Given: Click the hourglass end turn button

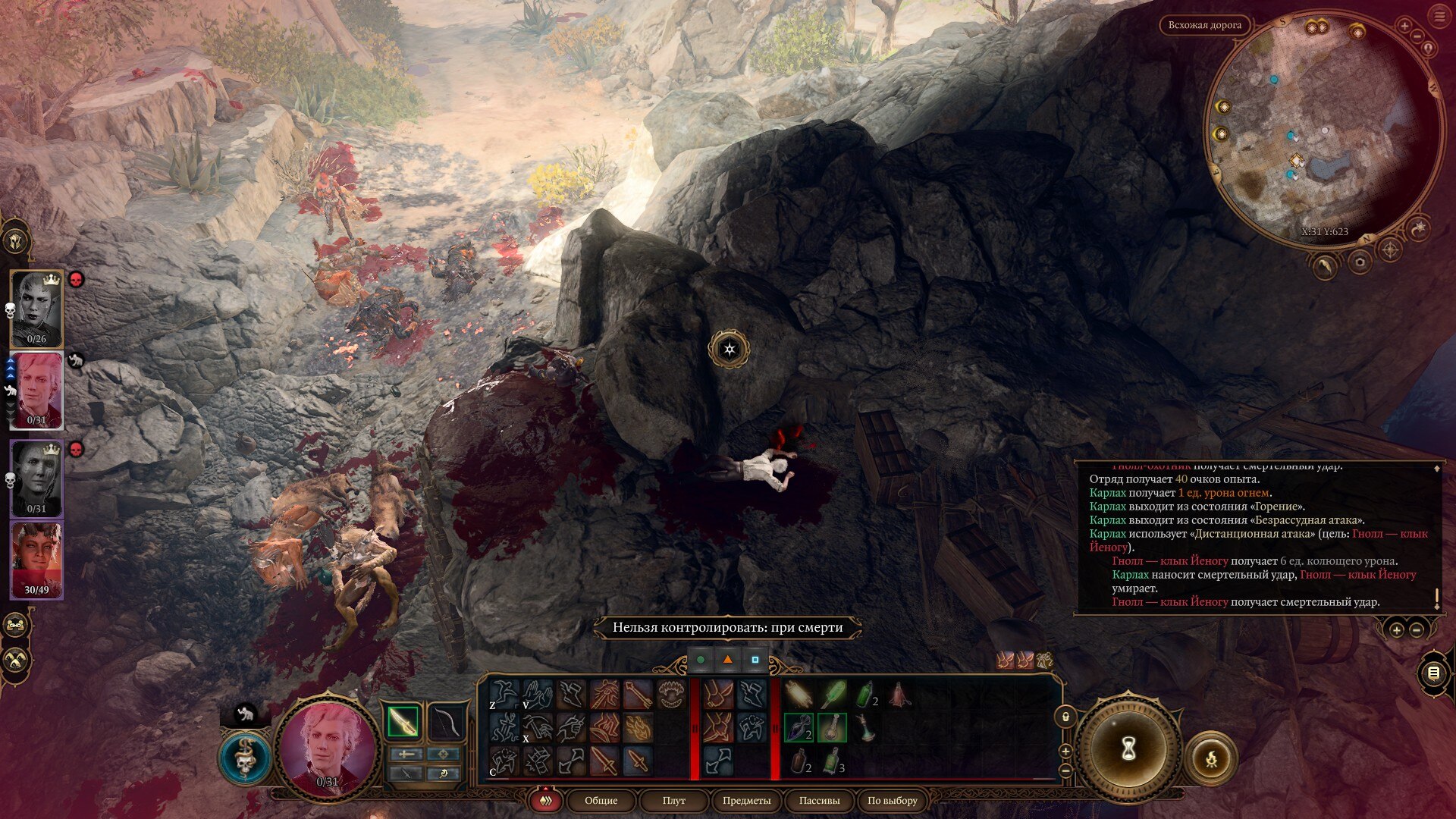Looking at the screenshot, I should (x=1128, y=749).
